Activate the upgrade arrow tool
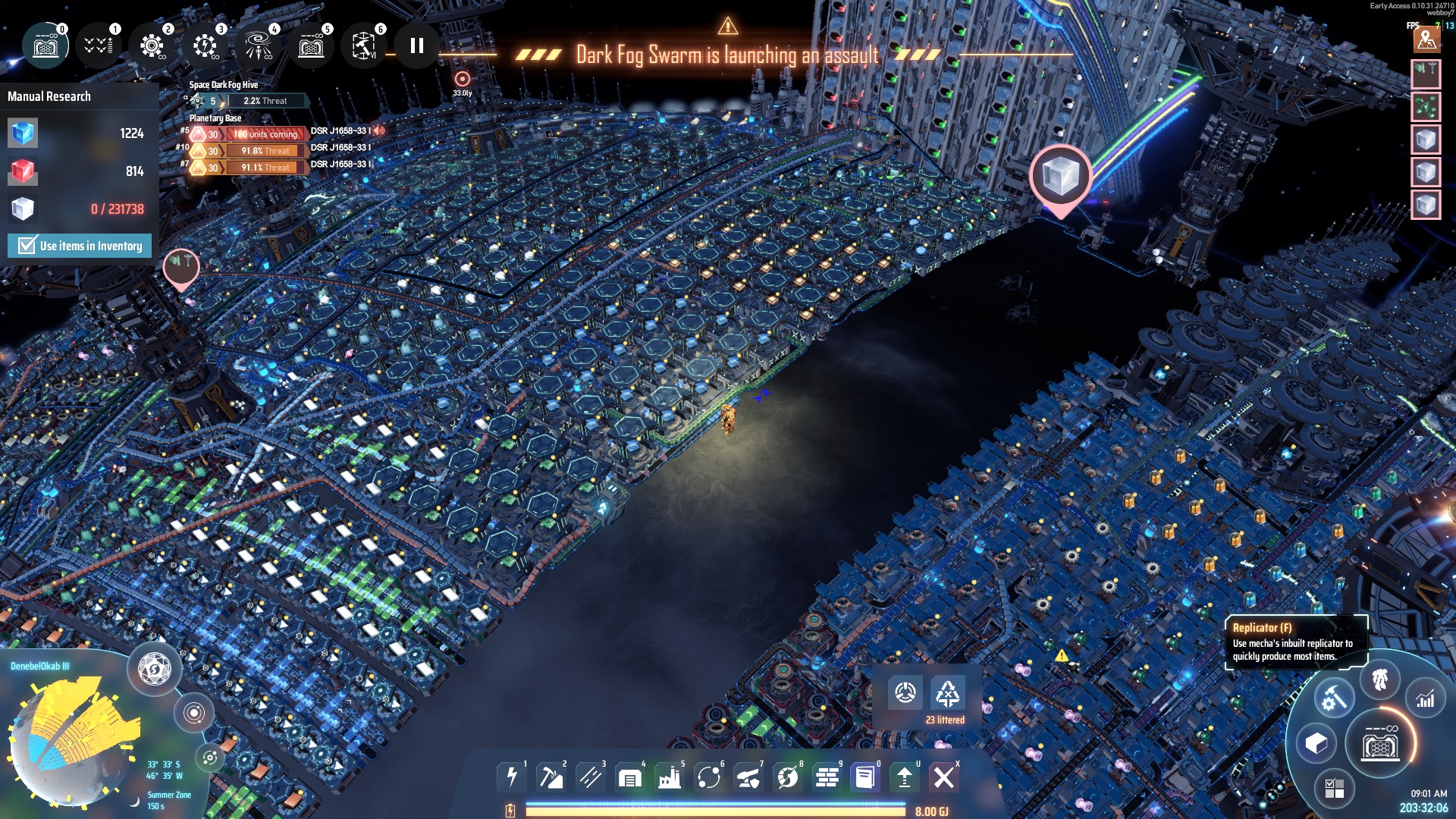 904,777
